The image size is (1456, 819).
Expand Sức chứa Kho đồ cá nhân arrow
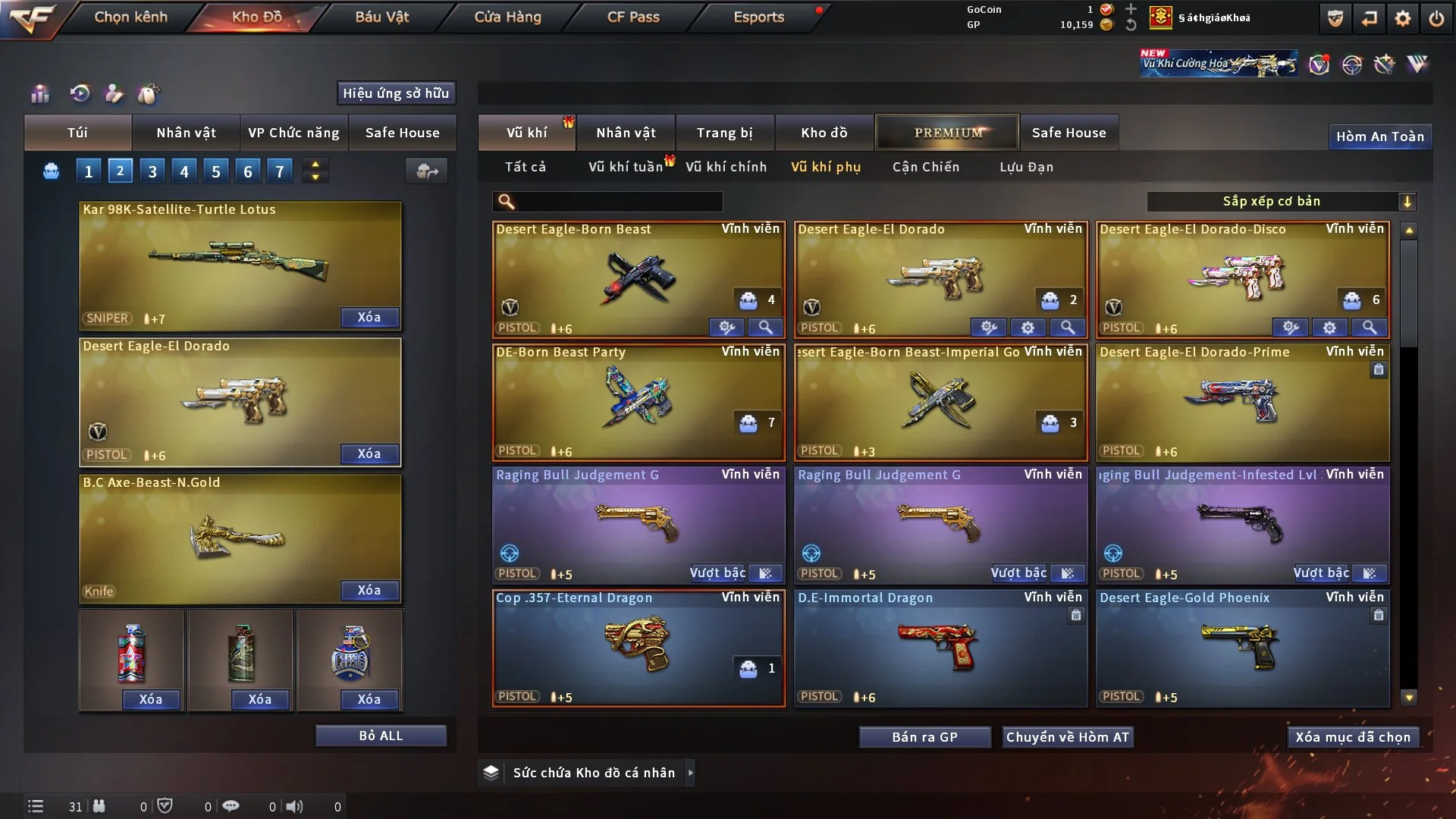coord(691,773)
